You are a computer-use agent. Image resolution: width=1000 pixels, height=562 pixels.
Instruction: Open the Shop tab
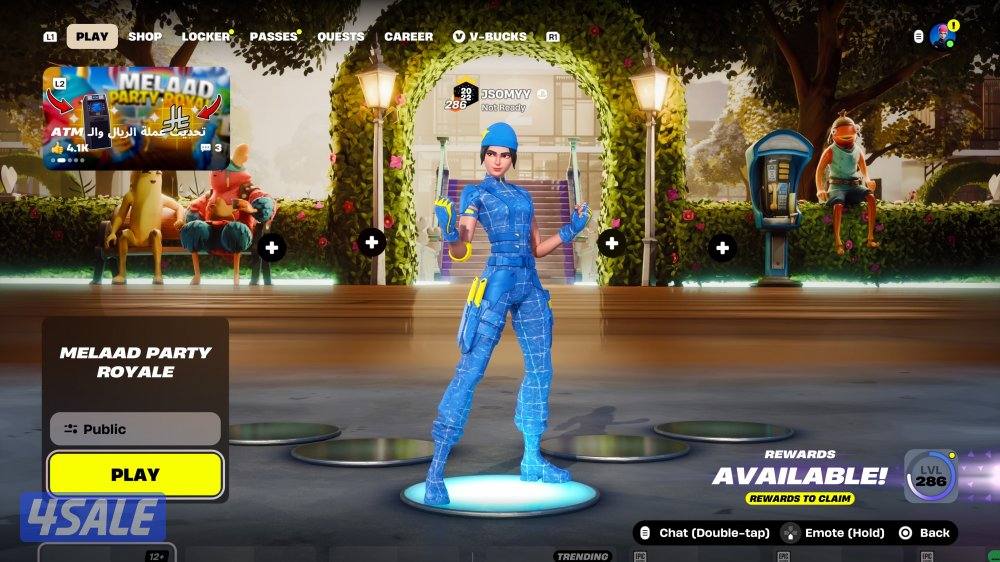pos(145,37)
